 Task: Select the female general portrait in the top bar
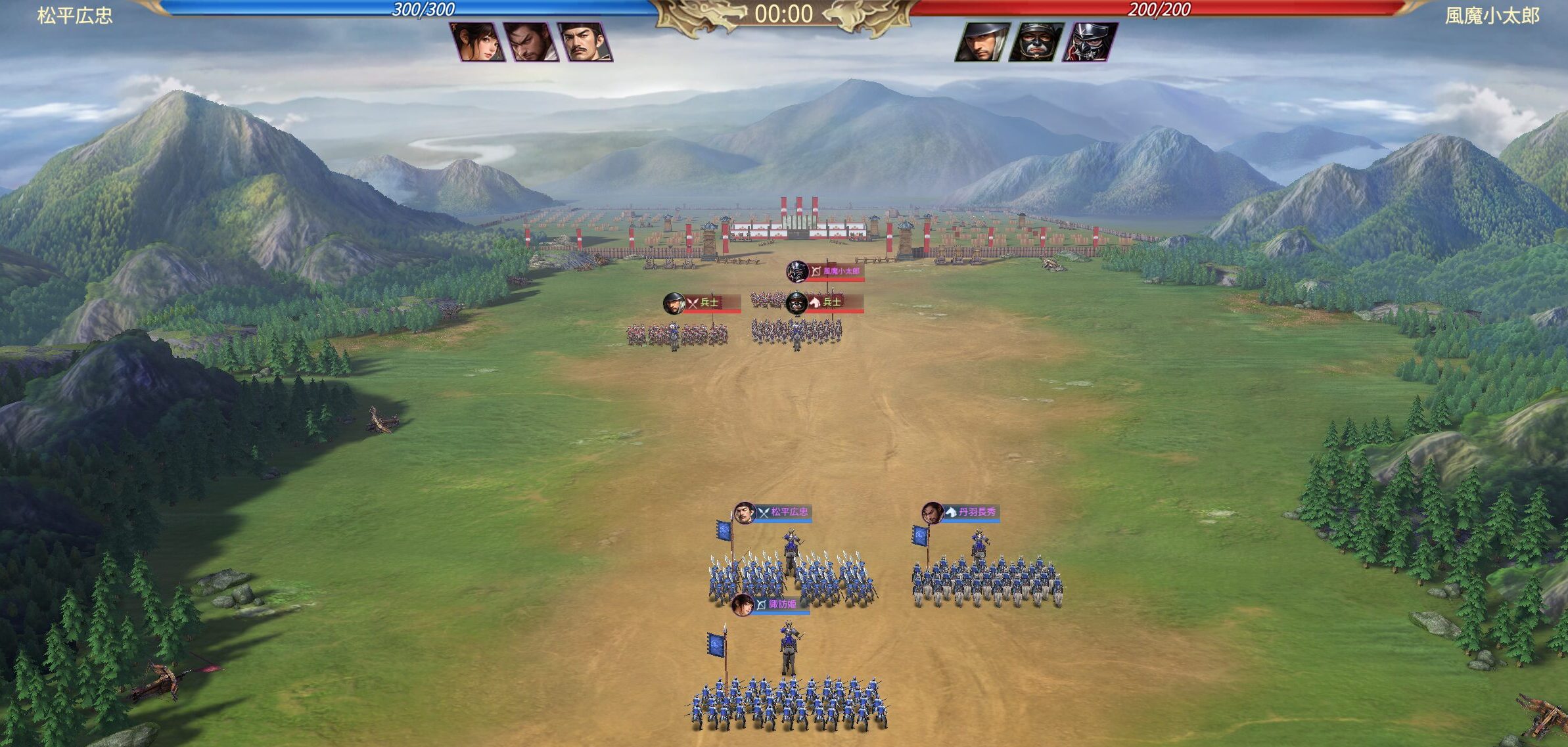point(478,42)
